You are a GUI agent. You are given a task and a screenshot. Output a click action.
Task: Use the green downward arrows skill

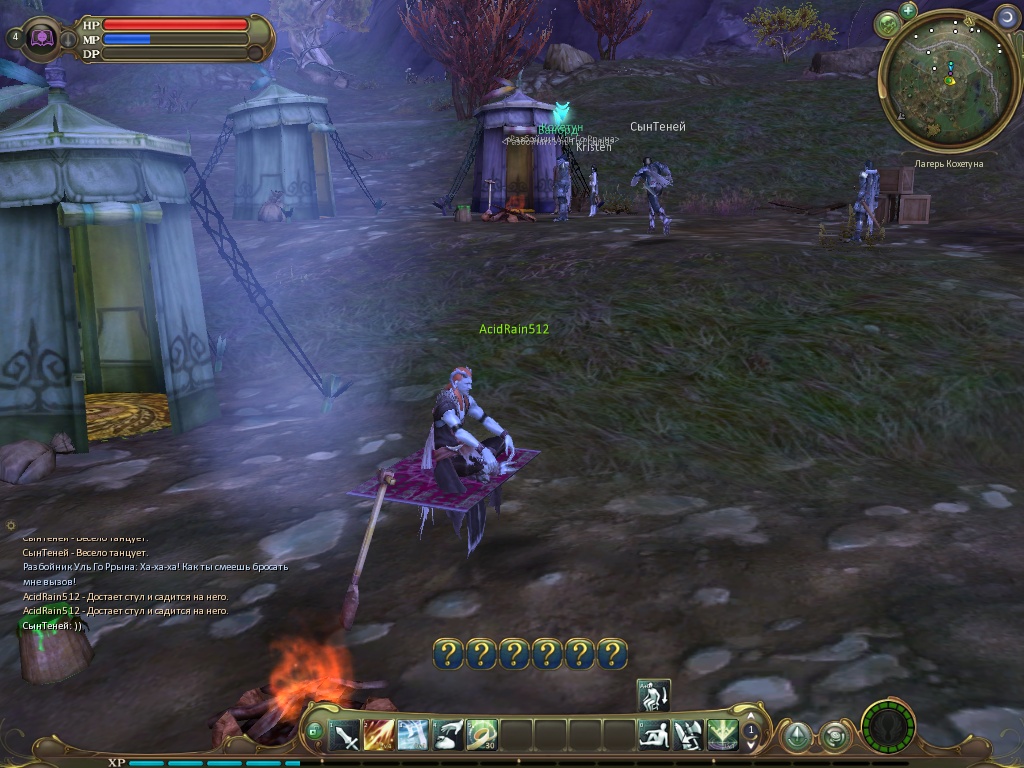click(x=722, y=736)
